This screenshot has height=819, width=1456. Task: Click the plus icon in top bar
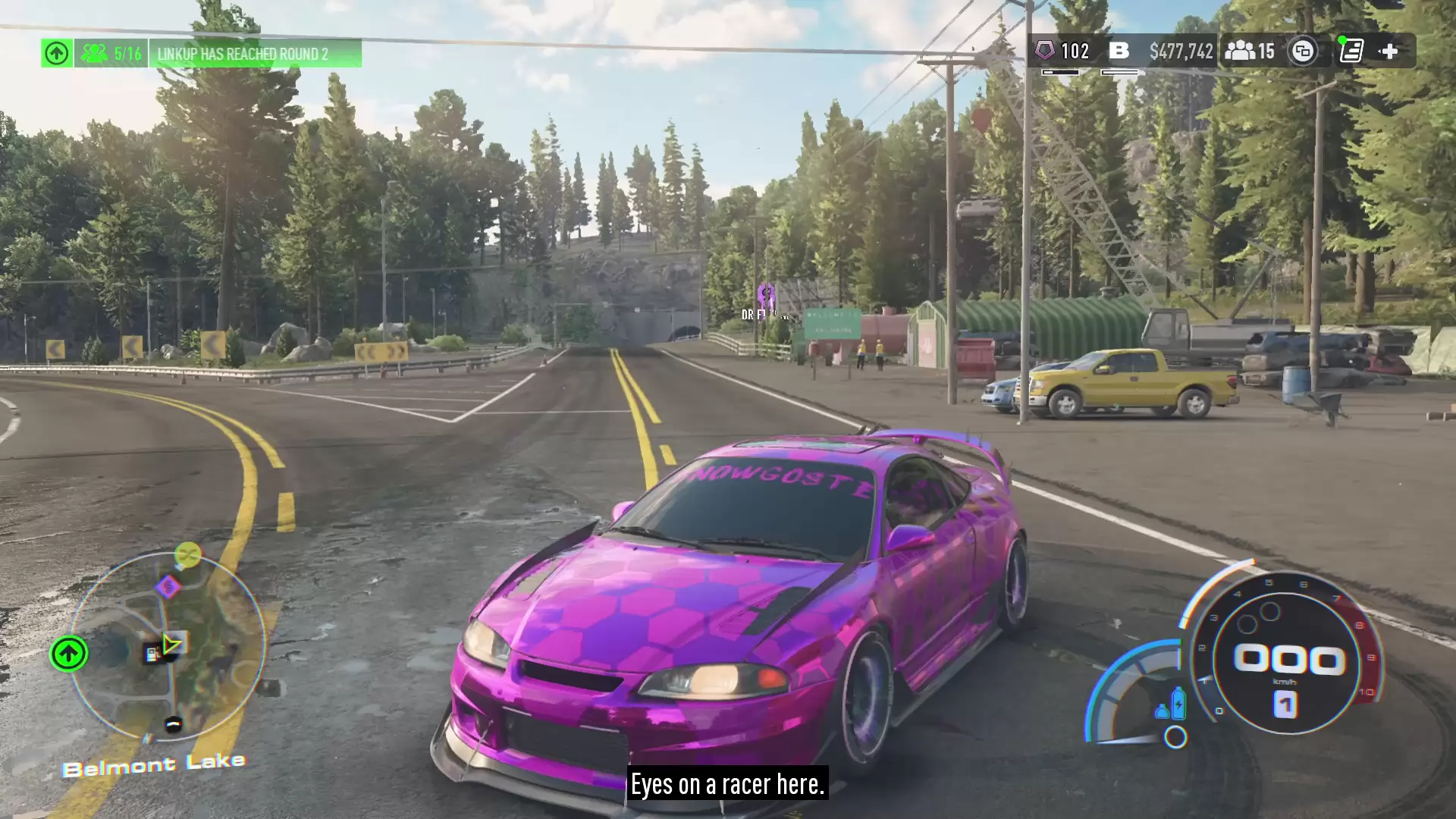click(1389, 51)
